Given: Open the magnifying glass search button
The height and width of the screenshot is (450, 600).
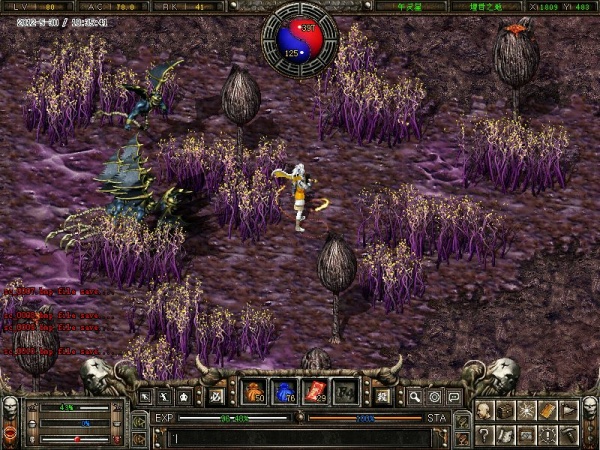Looking at the screenshot, I should (414, 397).
